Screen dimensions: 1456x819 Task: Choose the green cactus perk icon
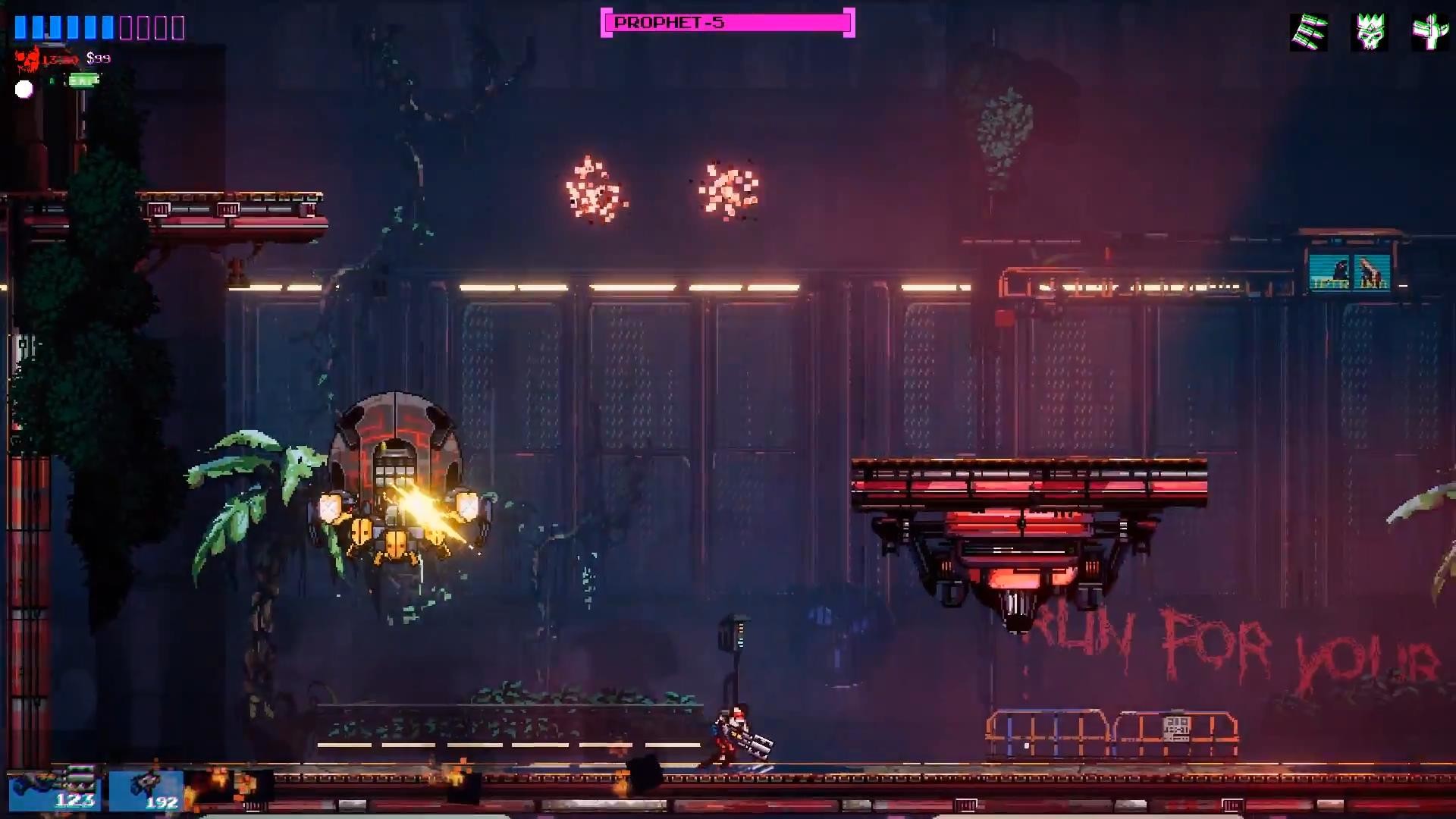click(x=1429, y=33)
